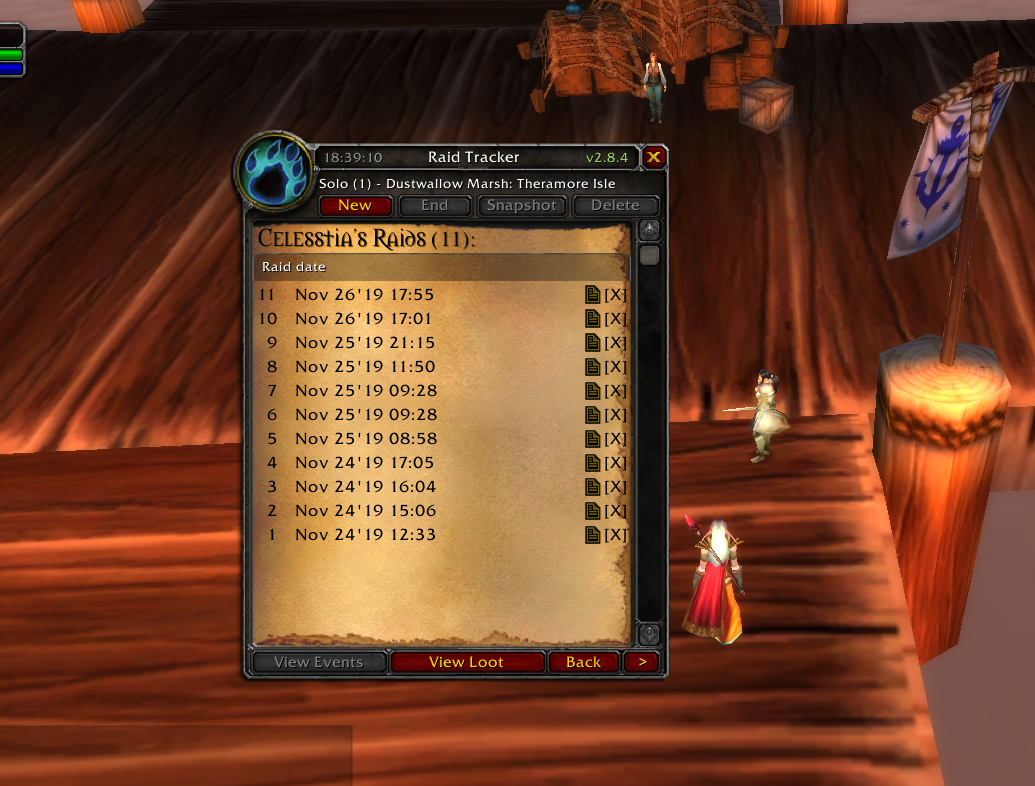1035x786 pixels.
Task: Select raid Nov 26'19 17:55
Action: [x=364, y=295]
